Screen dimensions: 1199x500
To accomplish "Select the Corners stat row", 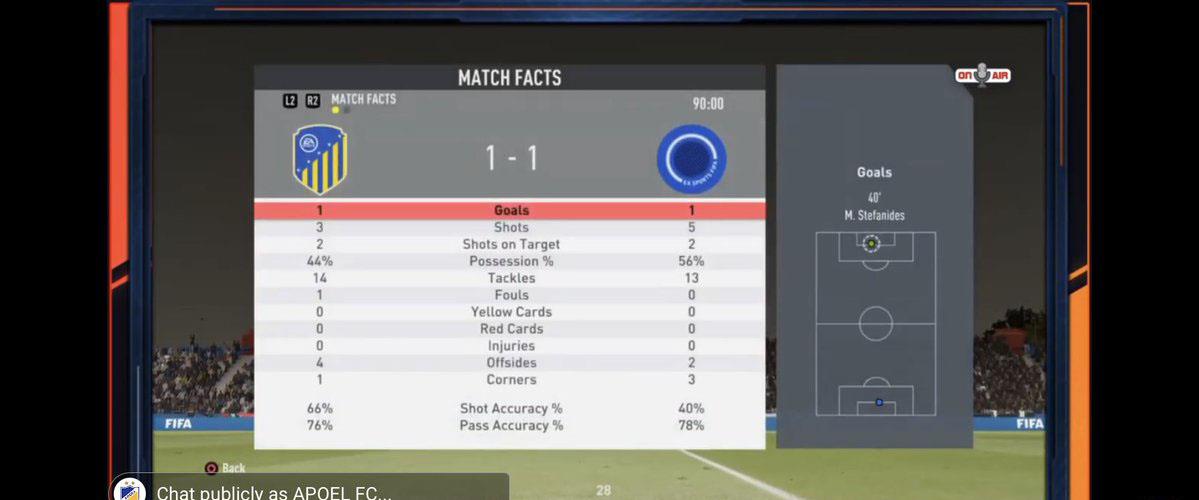I will 510,380.
